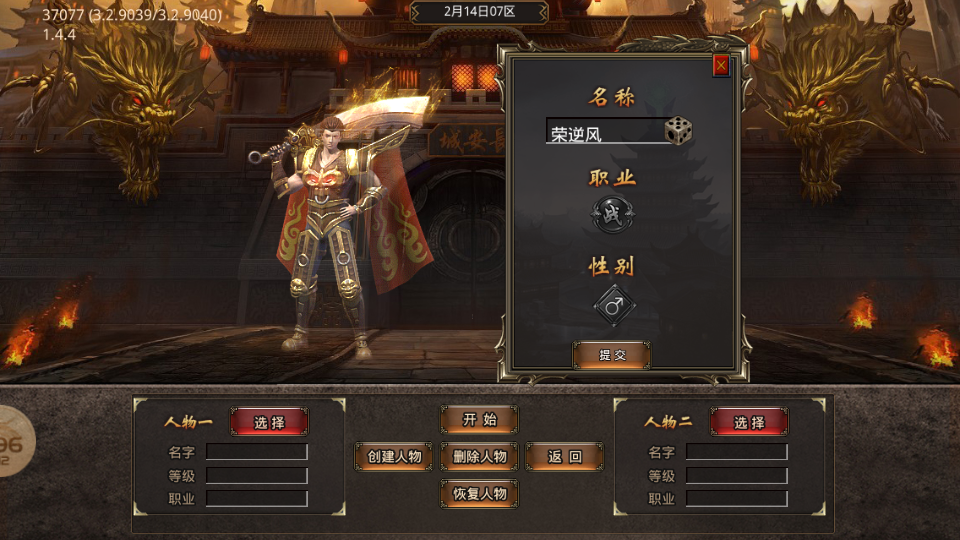This screenshot has width=960, height=540.
Task: Open 创建人物 to create a character
Action: tap(394, 457)
